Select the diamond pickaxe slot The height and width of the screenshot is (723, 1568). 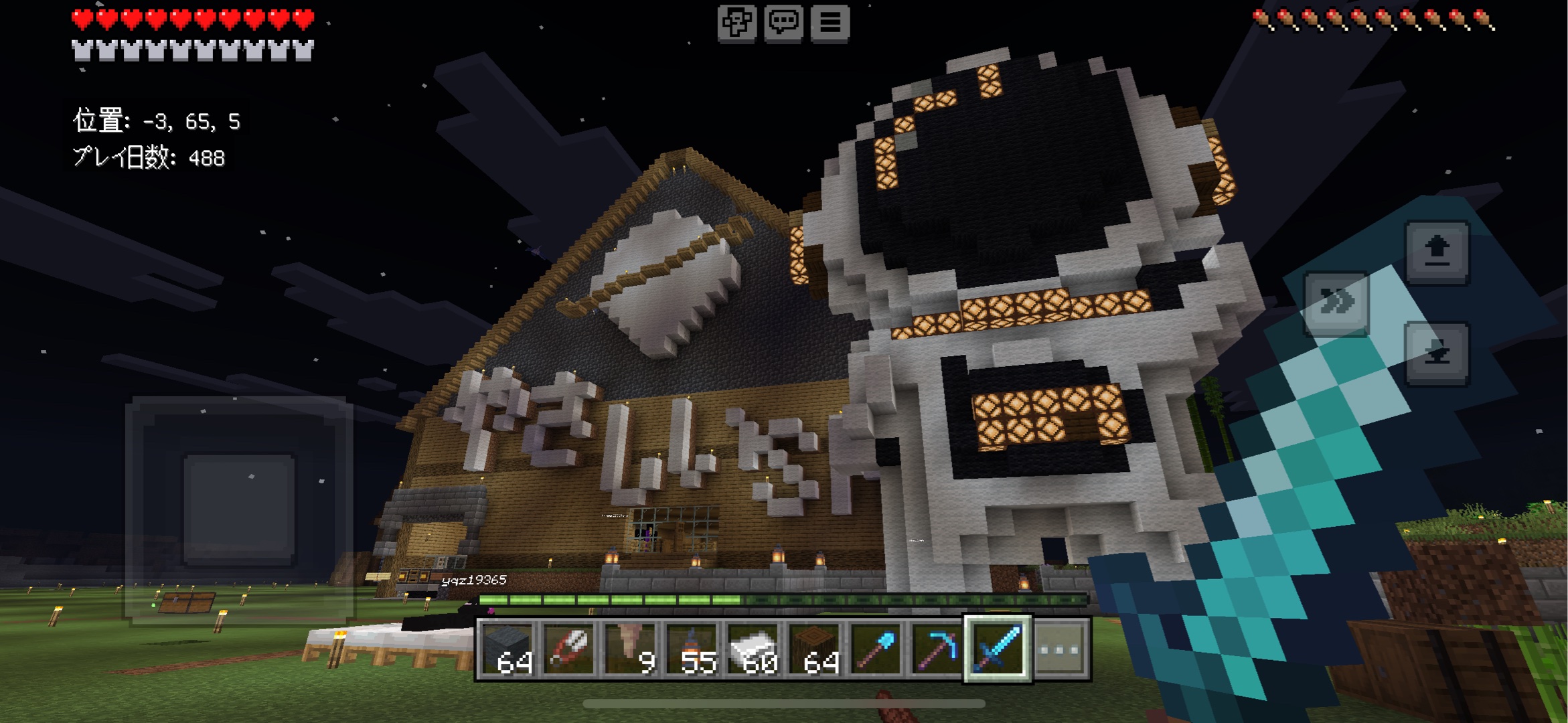(937, 648)
